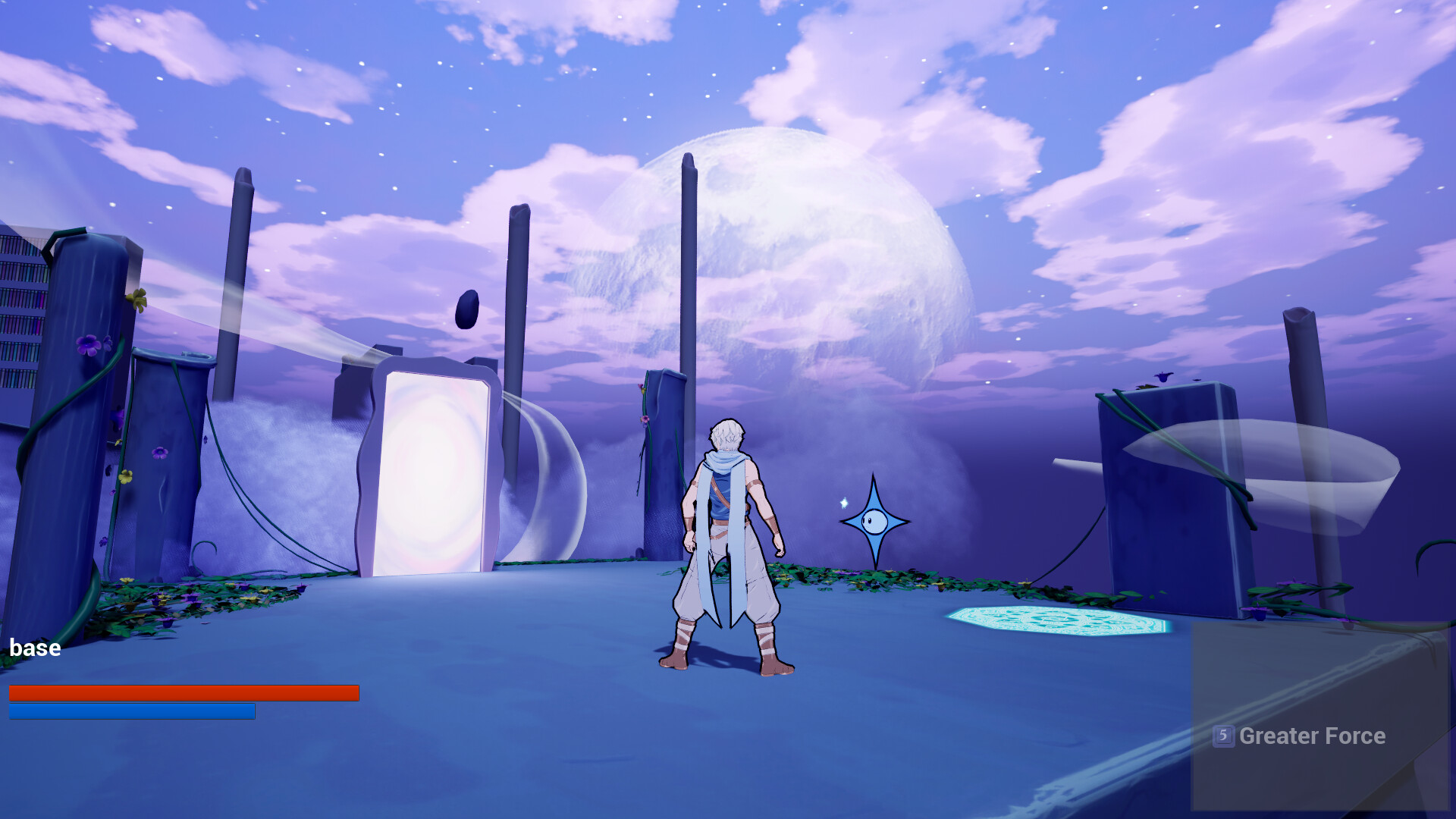This screenshot has width=1456, height=819.
Task: Click the sparkle next to the companion
Action: pos(844,502)
